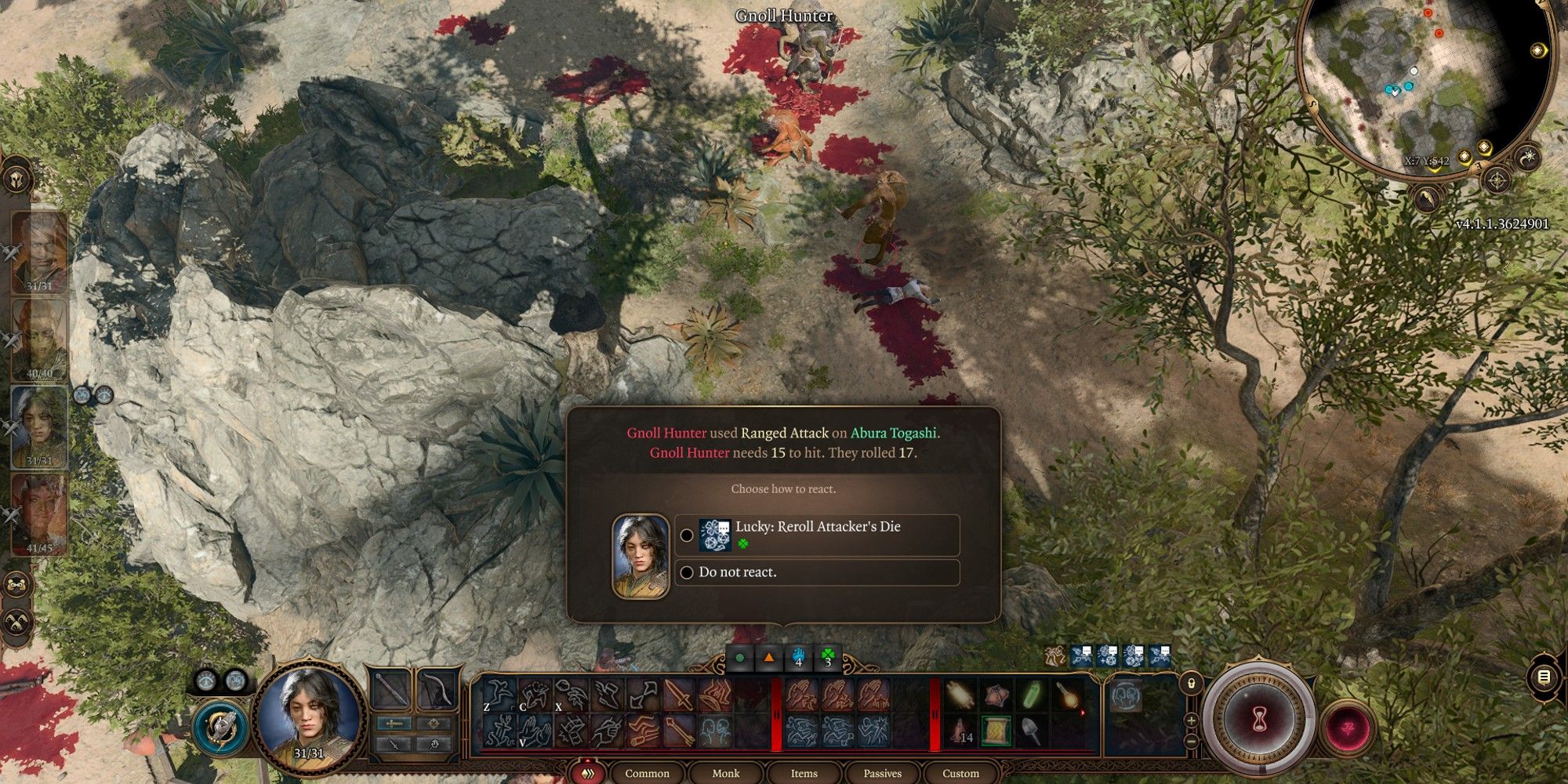Select the Custom hotbar tab
Viewport: 1568px width, 784px height.
point(960,773)
